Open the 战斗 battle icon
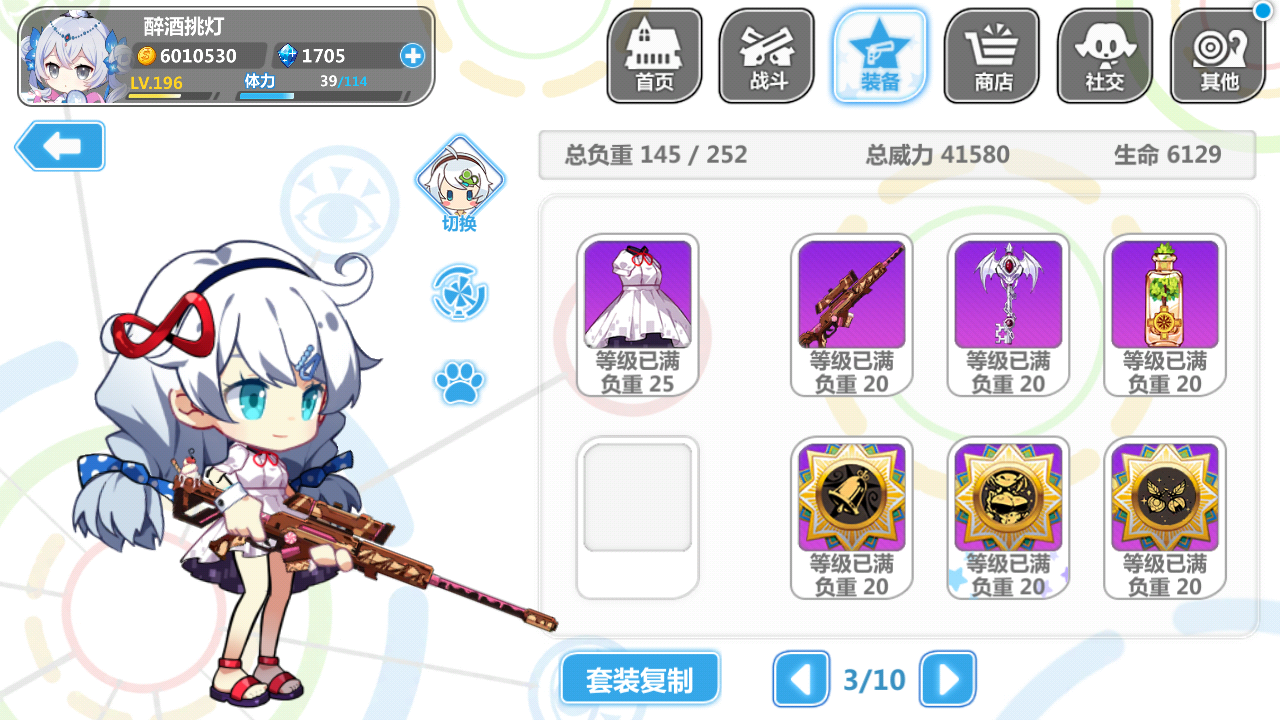1280x720 pixels. tap(766, 55)
